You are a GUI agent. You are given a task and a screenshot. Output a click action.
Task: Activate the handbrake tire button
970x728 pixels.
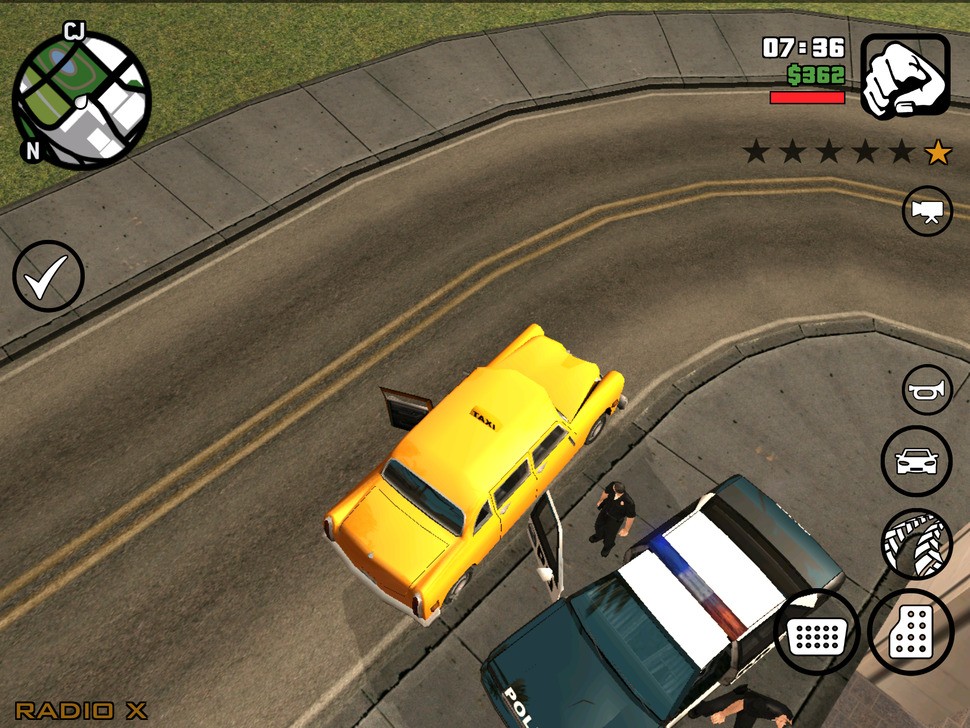[916, 545]
